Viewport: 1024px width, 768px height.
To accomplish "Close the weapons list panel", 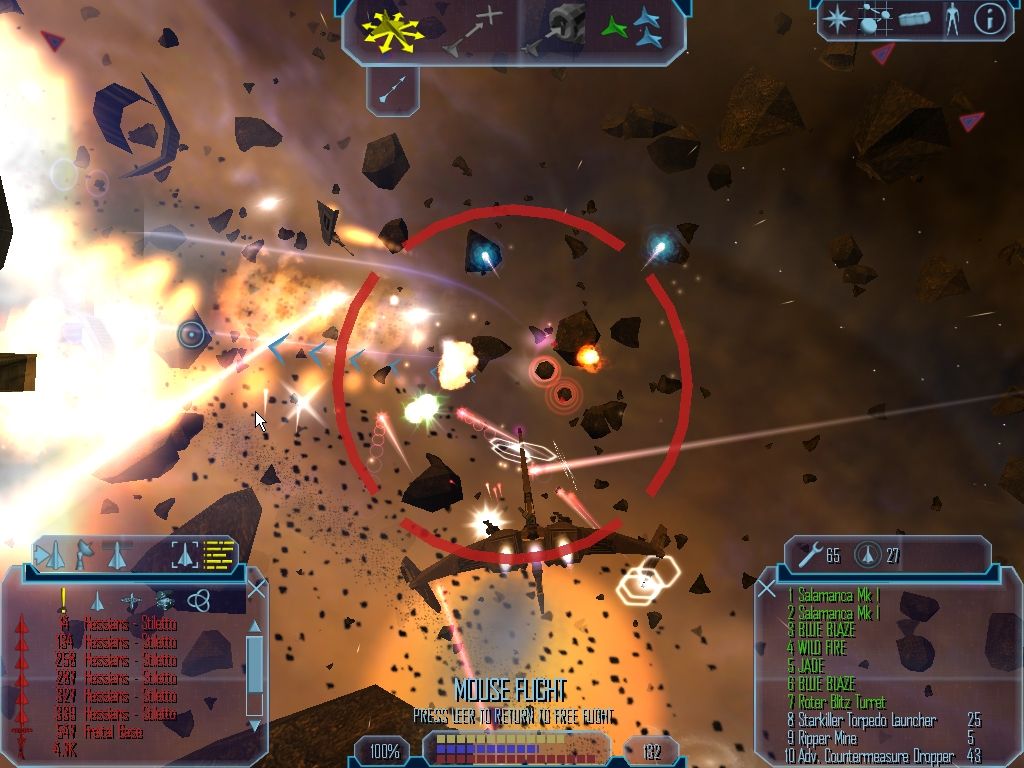I will (767, 589).
